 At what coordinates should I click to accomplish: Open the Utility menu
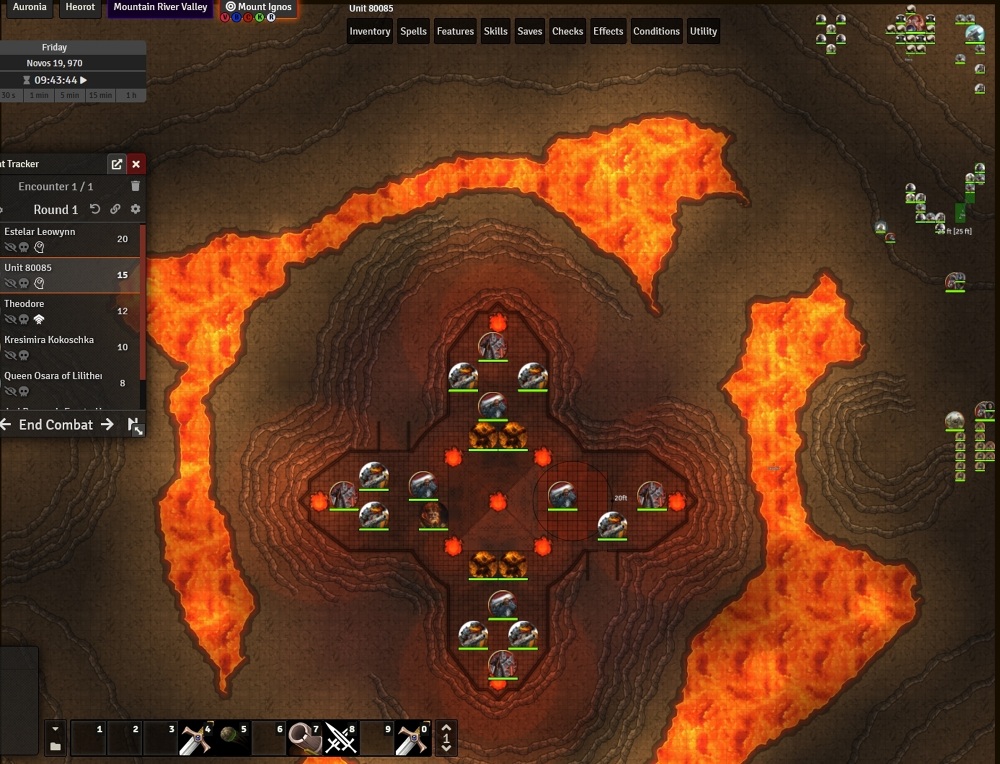point(704,32)
